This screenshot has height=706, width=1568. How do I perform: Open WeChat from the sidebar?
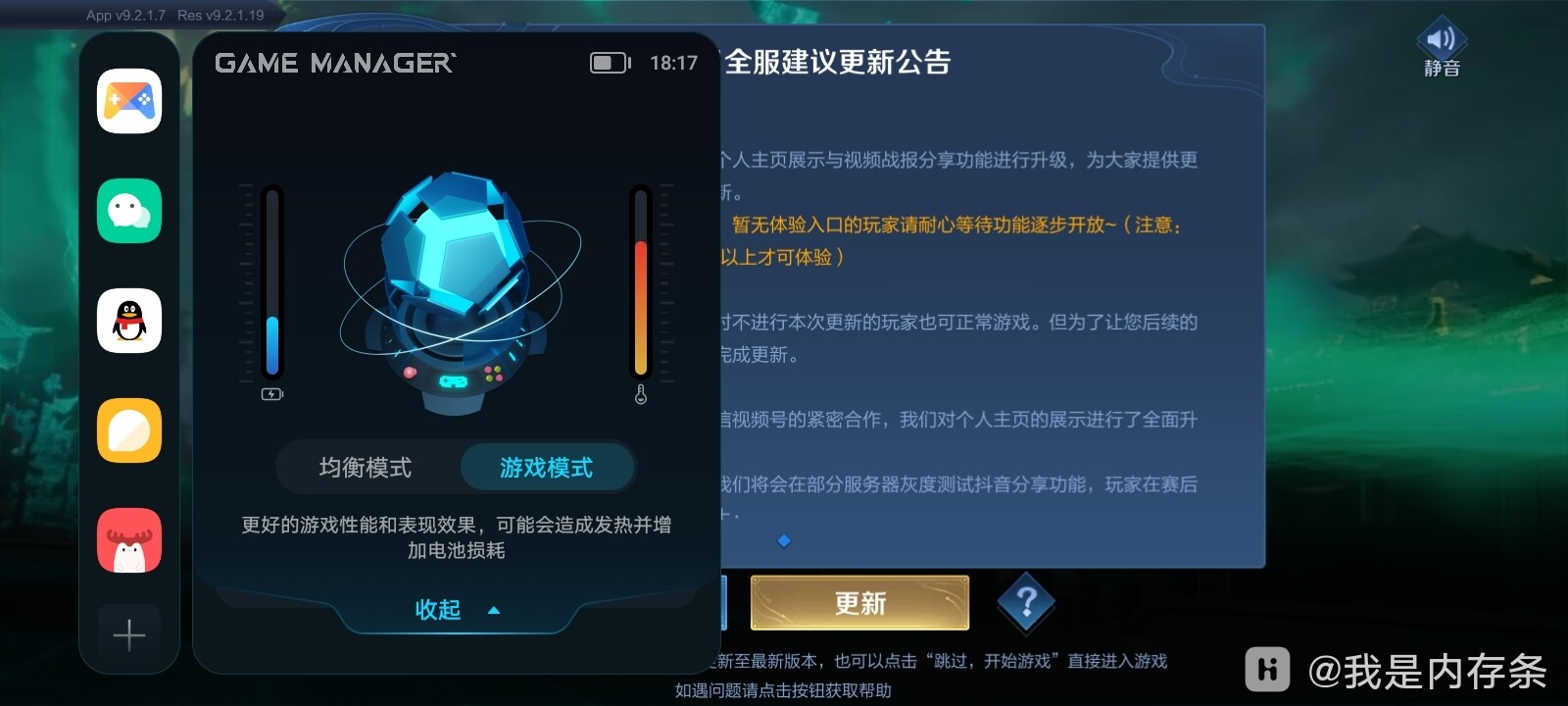(128, 210)
